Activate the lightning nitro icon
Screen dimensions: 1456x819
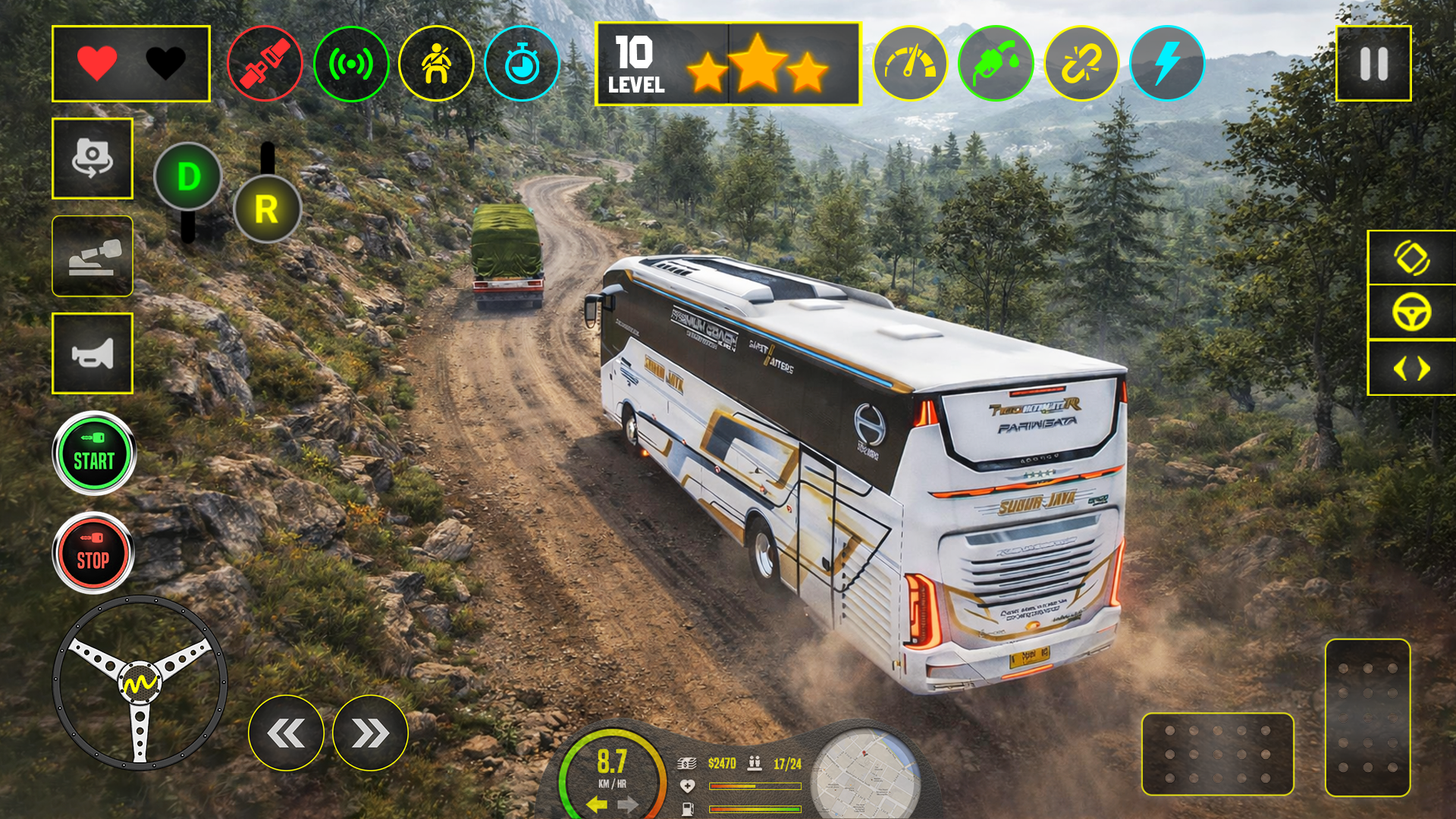click(1168, 64)
